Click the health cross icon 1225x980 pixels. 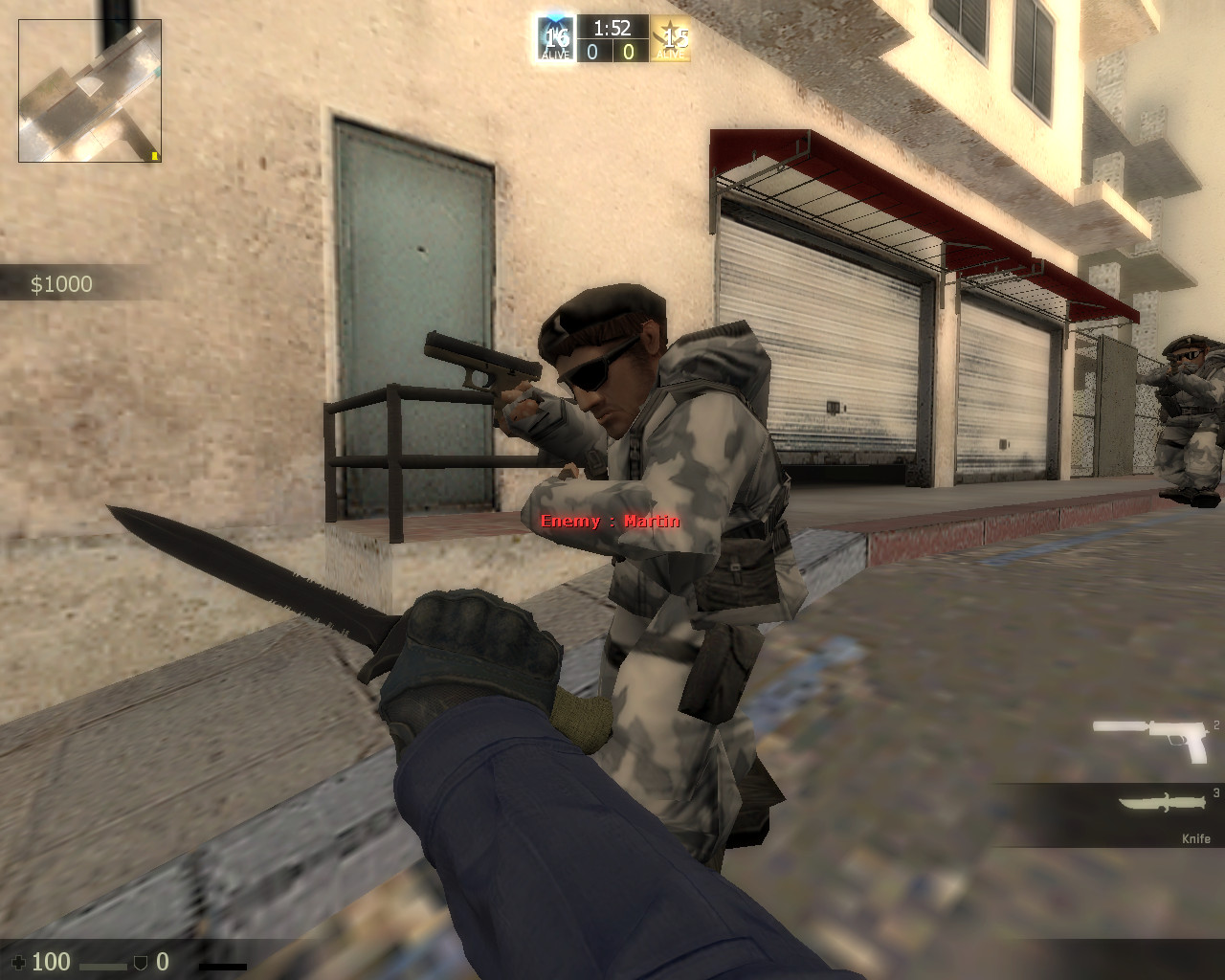[x=20, y=963]
